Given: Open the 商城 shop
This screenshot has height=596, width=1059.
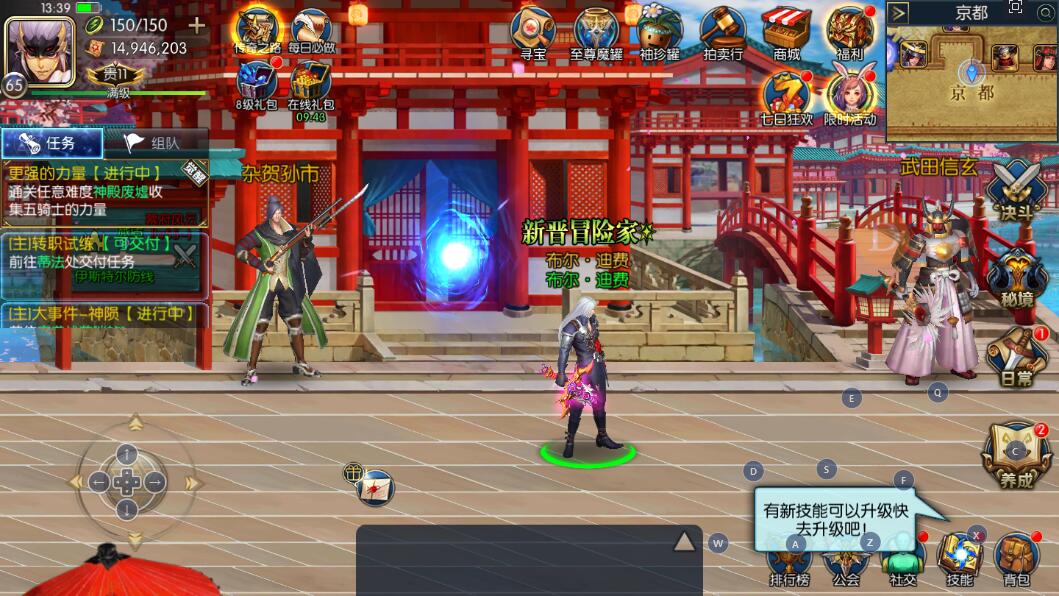Looking at the screenshot, I should pyautogui.click(x=786, y=31).
